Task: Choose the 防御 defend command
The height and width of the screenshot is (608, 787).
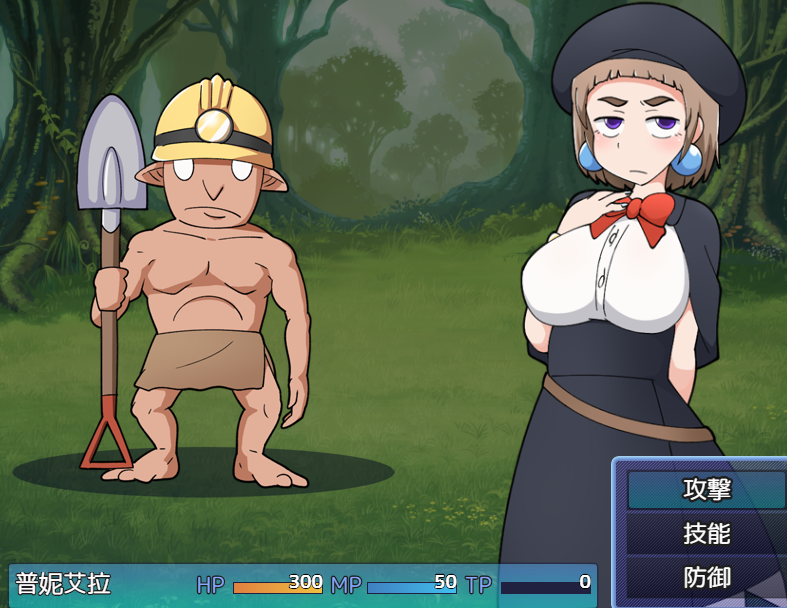Action: [706, 578]
